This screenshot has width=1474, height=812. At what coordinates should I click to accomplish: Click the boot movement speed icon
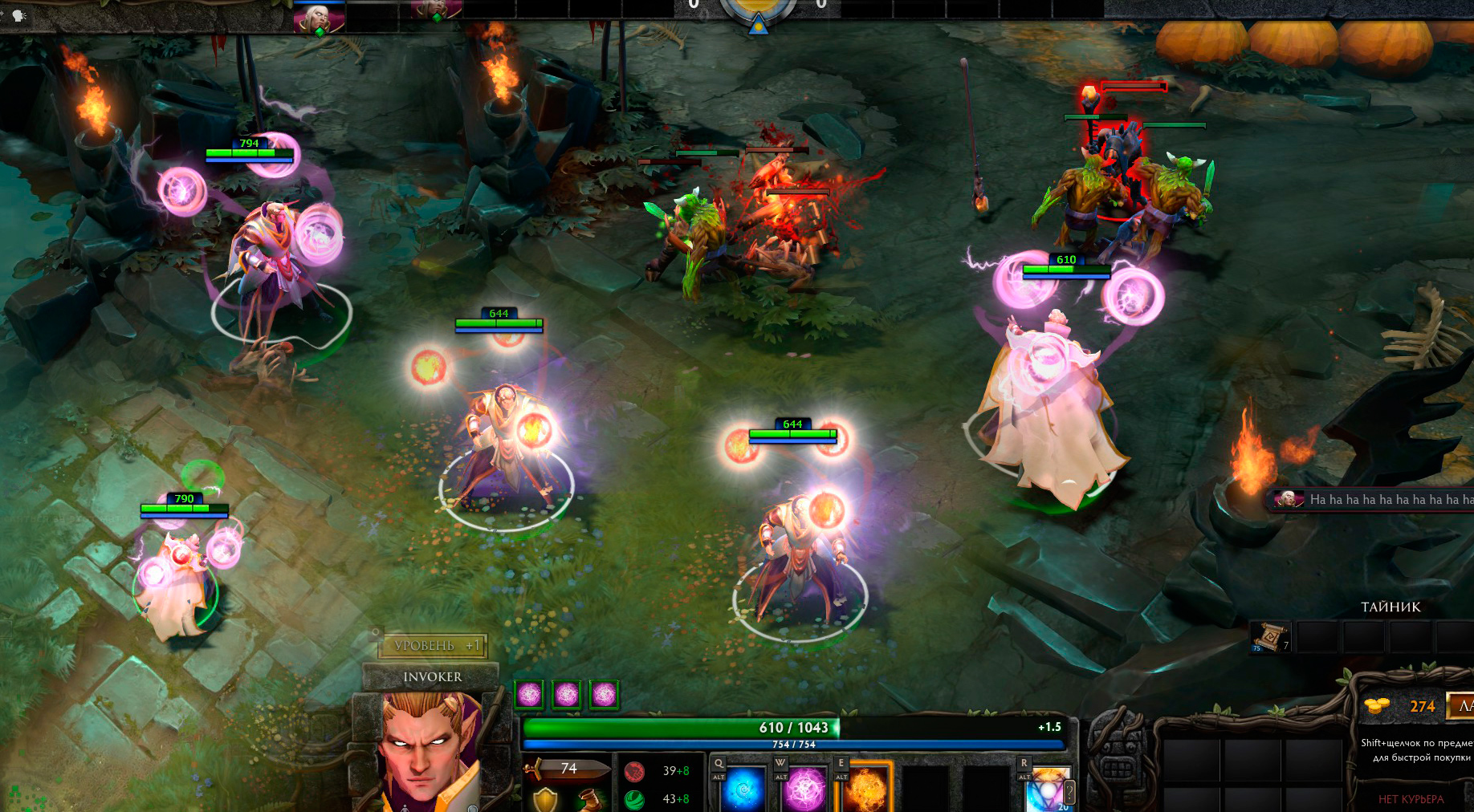pos(593,799)
